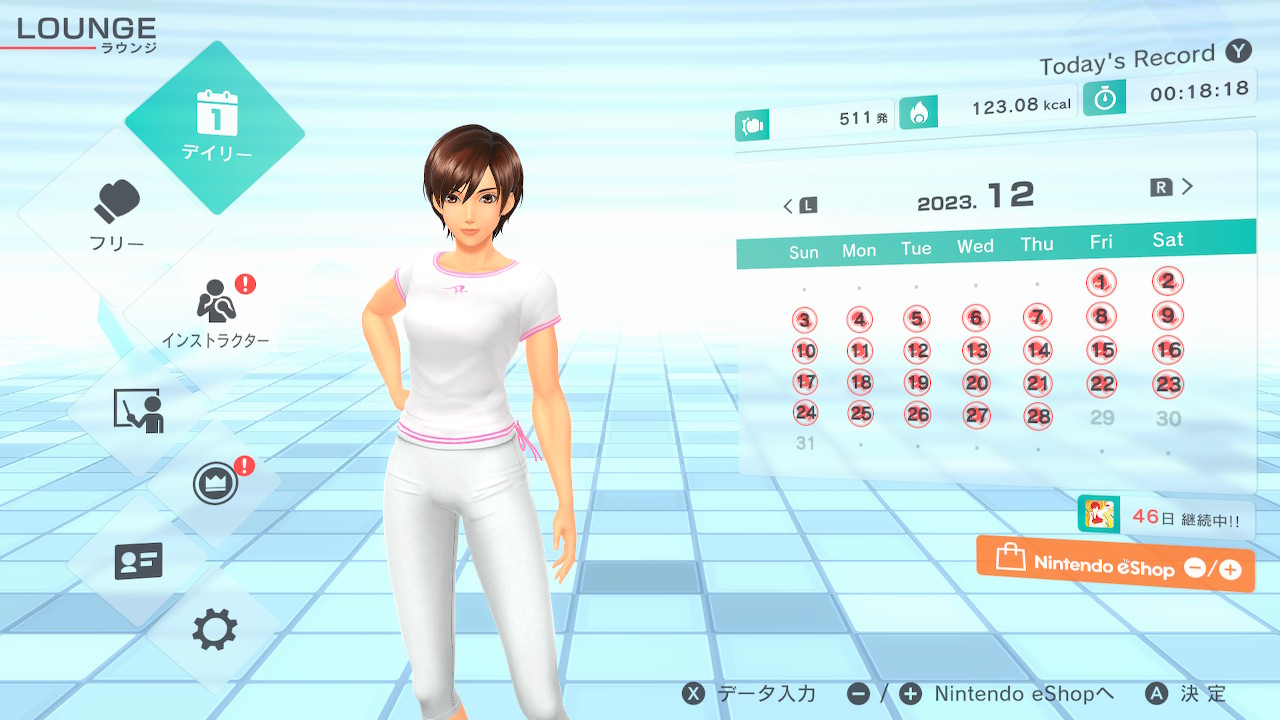Select the フリー boxing glove menu
Viewport: 1280px width, 720px height.
click(118, 215)
